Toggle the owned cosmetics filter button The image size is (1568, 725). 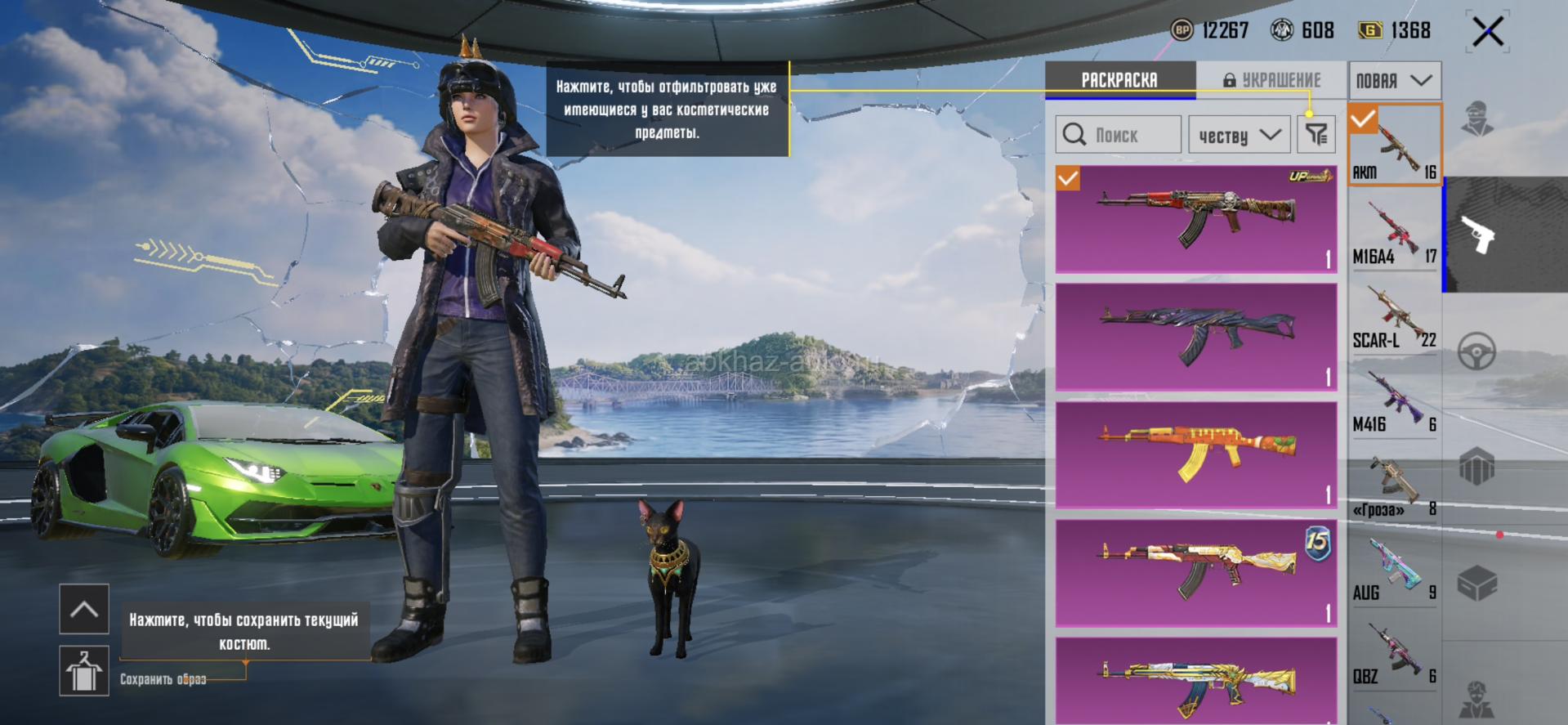tap(1316, 135)
